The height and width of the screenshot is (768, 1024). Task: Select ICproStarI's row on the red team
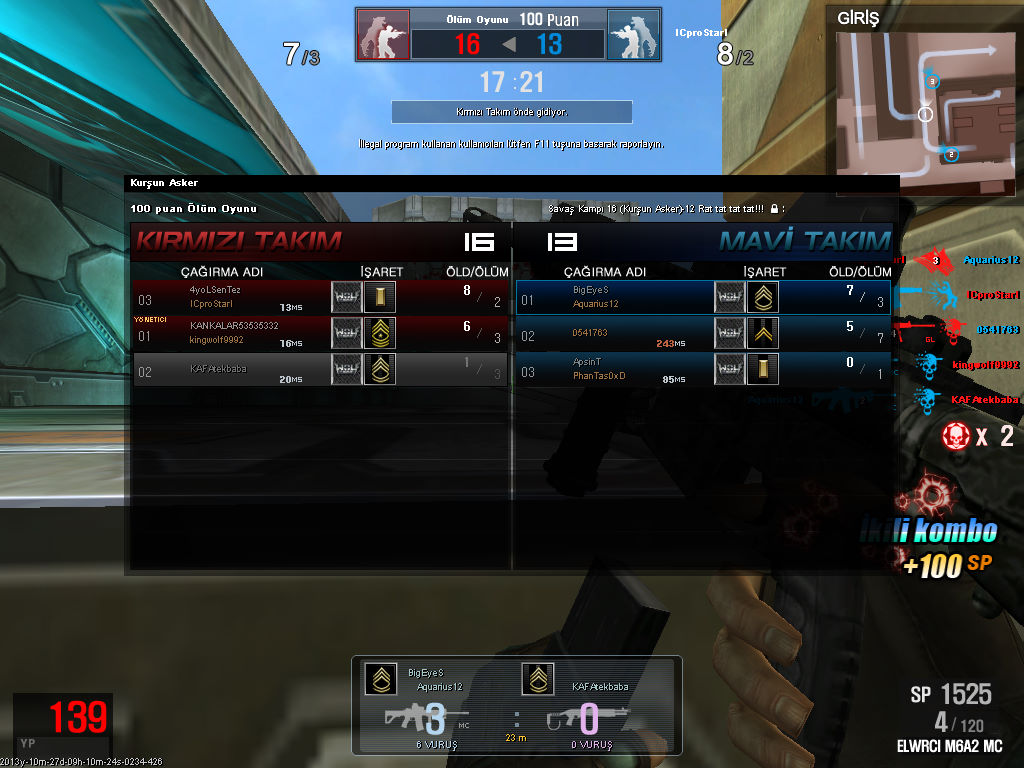(x=320, y=297)
